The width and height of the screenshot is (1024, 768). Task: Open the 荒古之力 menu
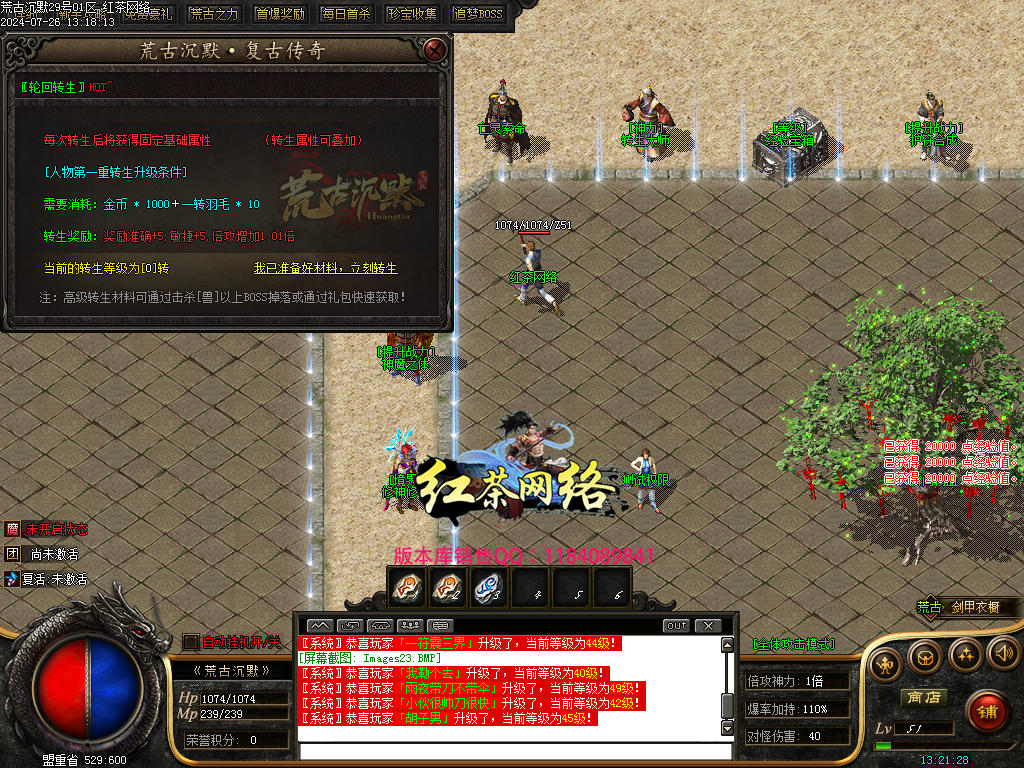click(214, 14)
